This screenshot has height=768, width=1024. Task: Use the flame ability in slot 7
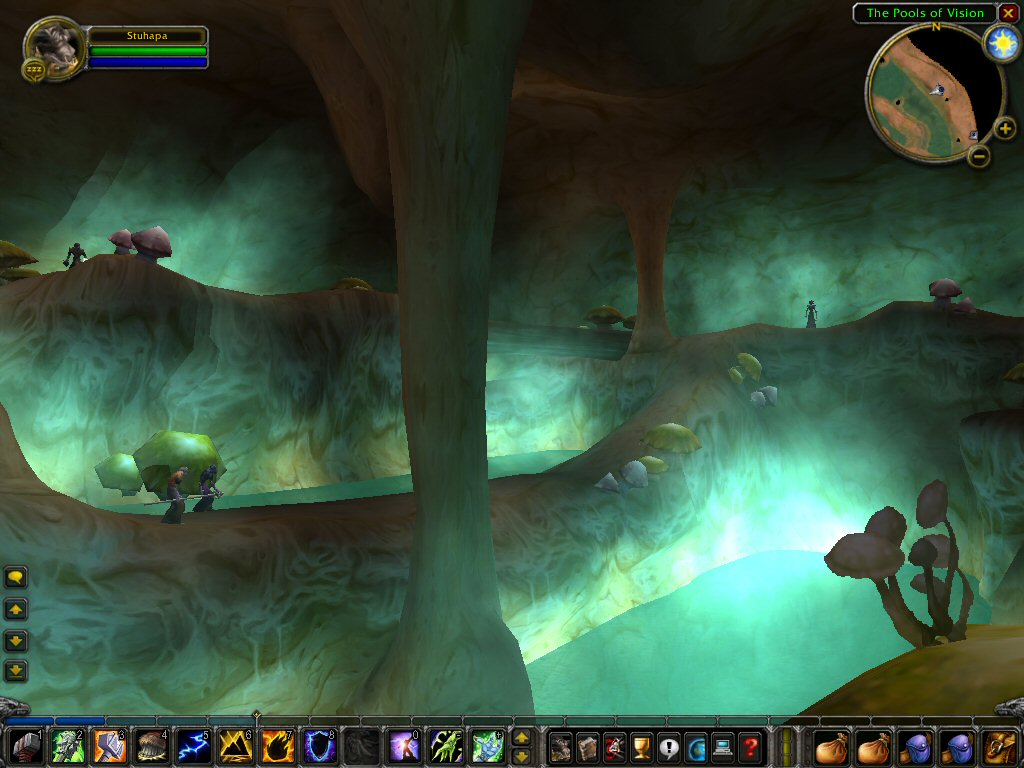[277, 747]
